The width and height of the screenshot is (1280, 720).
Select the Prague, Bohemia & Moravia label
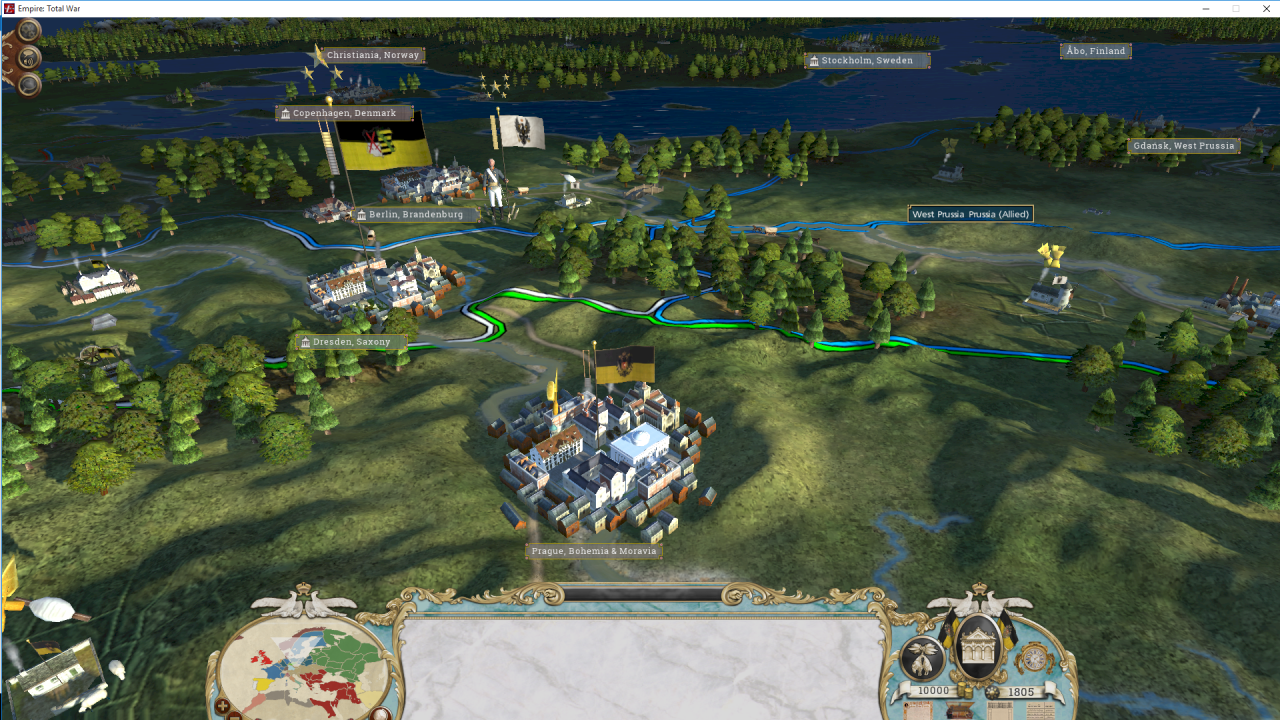[594, 551]
